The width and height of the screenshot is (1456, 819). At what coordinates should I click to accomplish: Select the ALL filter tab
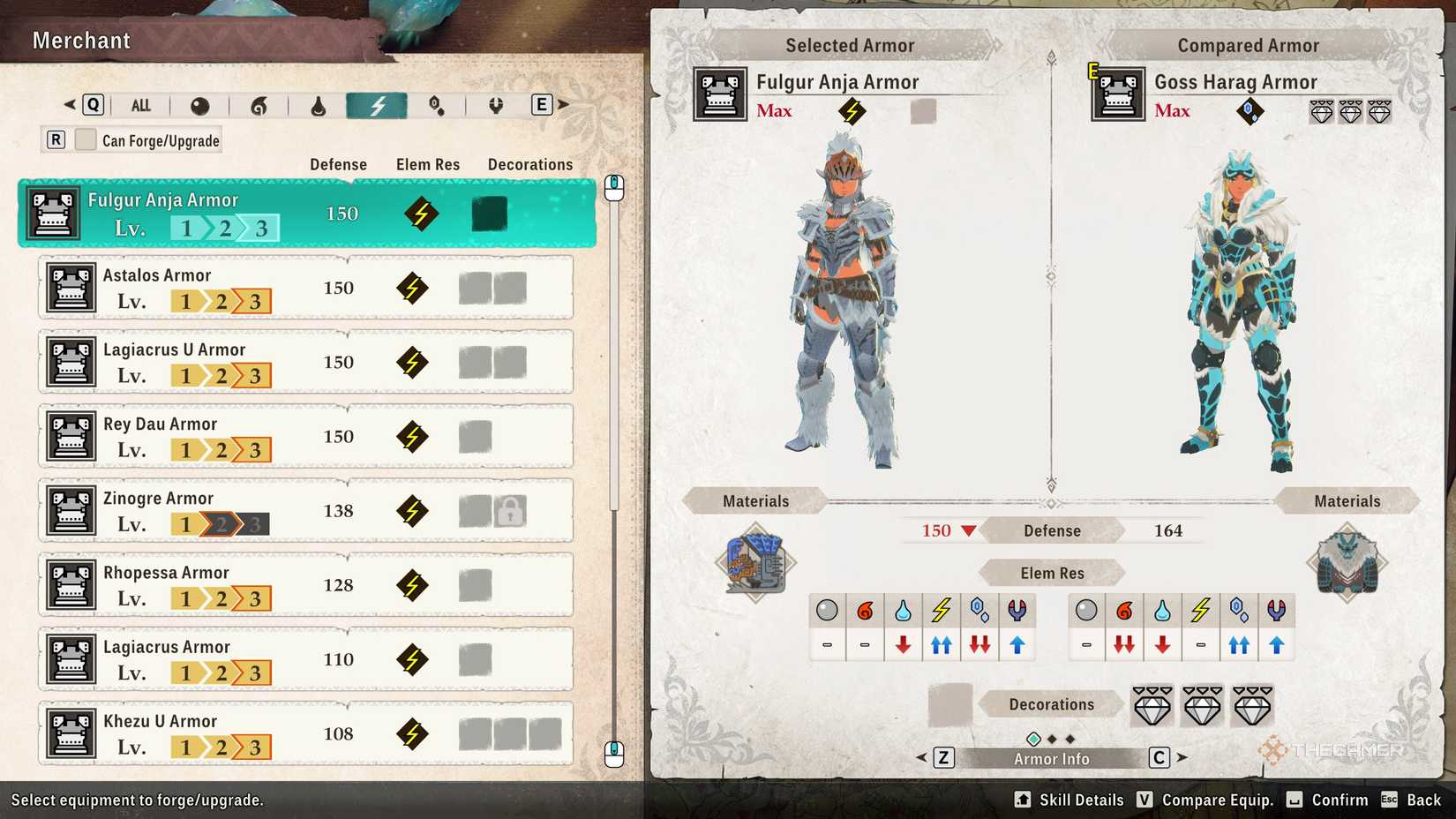click(140, 104)
